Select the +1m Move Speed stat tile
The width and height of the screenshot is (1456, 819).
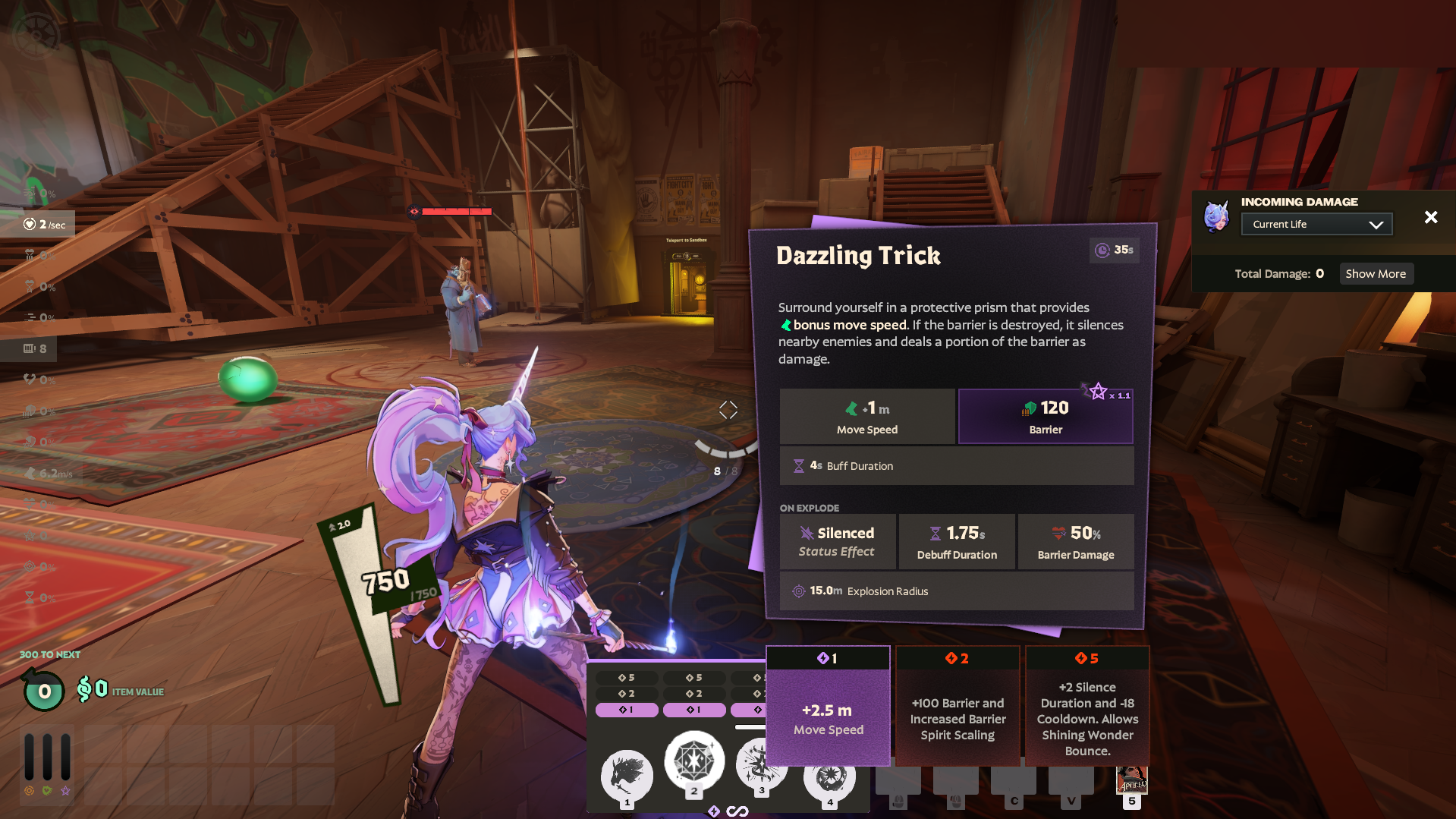click(x=867, y=415)
